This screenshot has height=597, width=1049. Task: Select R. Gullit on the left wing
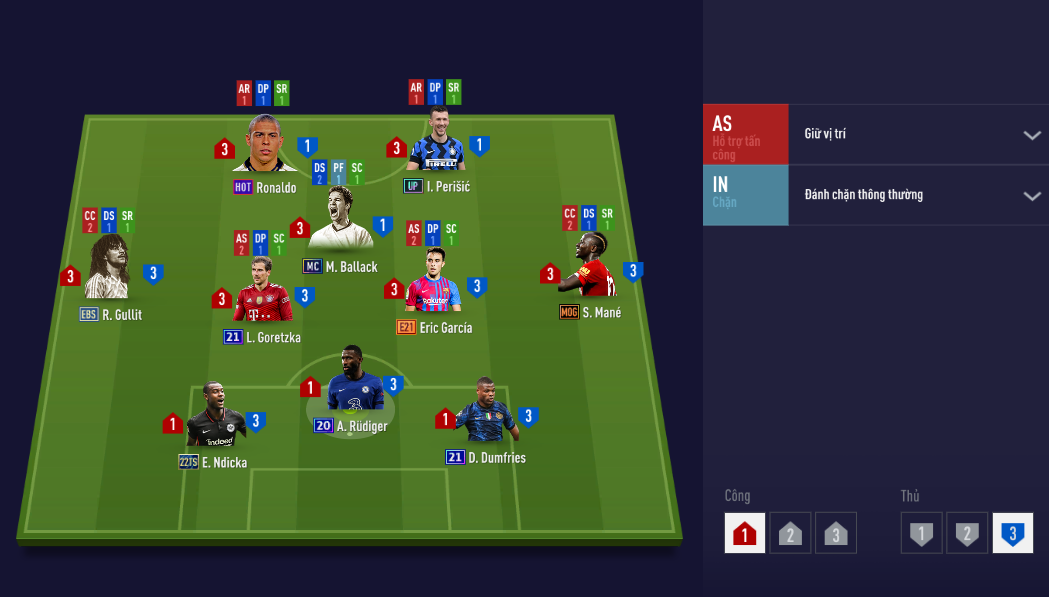tap(107, 270)
